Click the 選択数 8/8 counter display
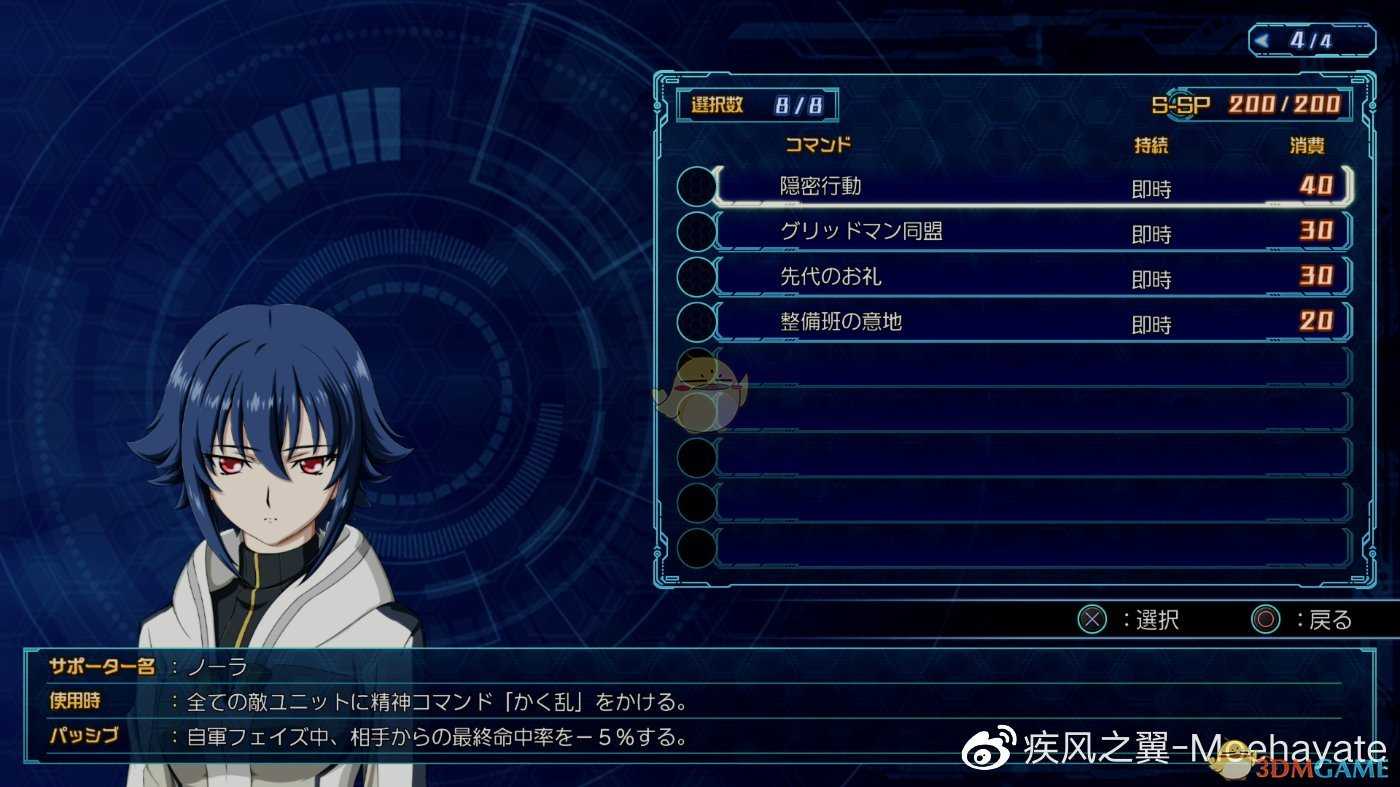 tap(757, 103)
